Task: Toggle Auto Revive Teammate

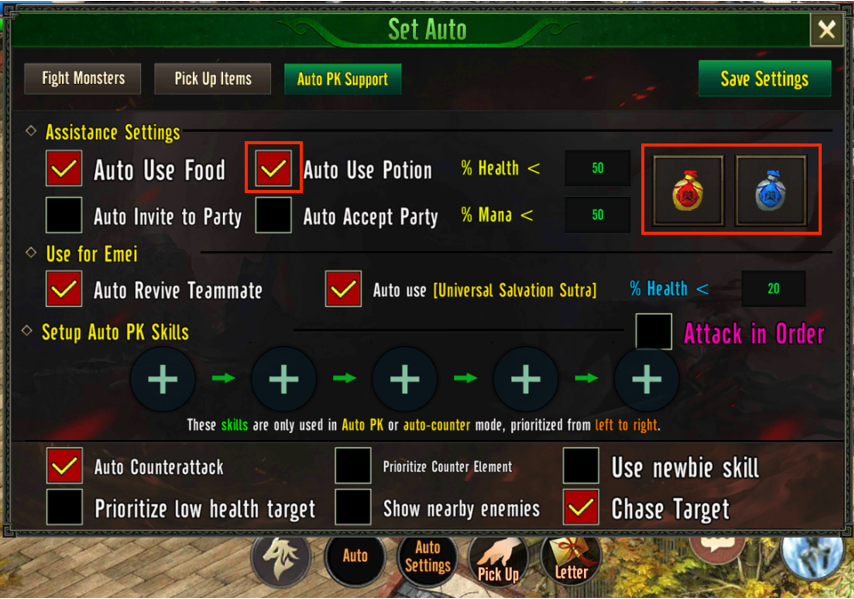Action: click(x=64, y=290)
